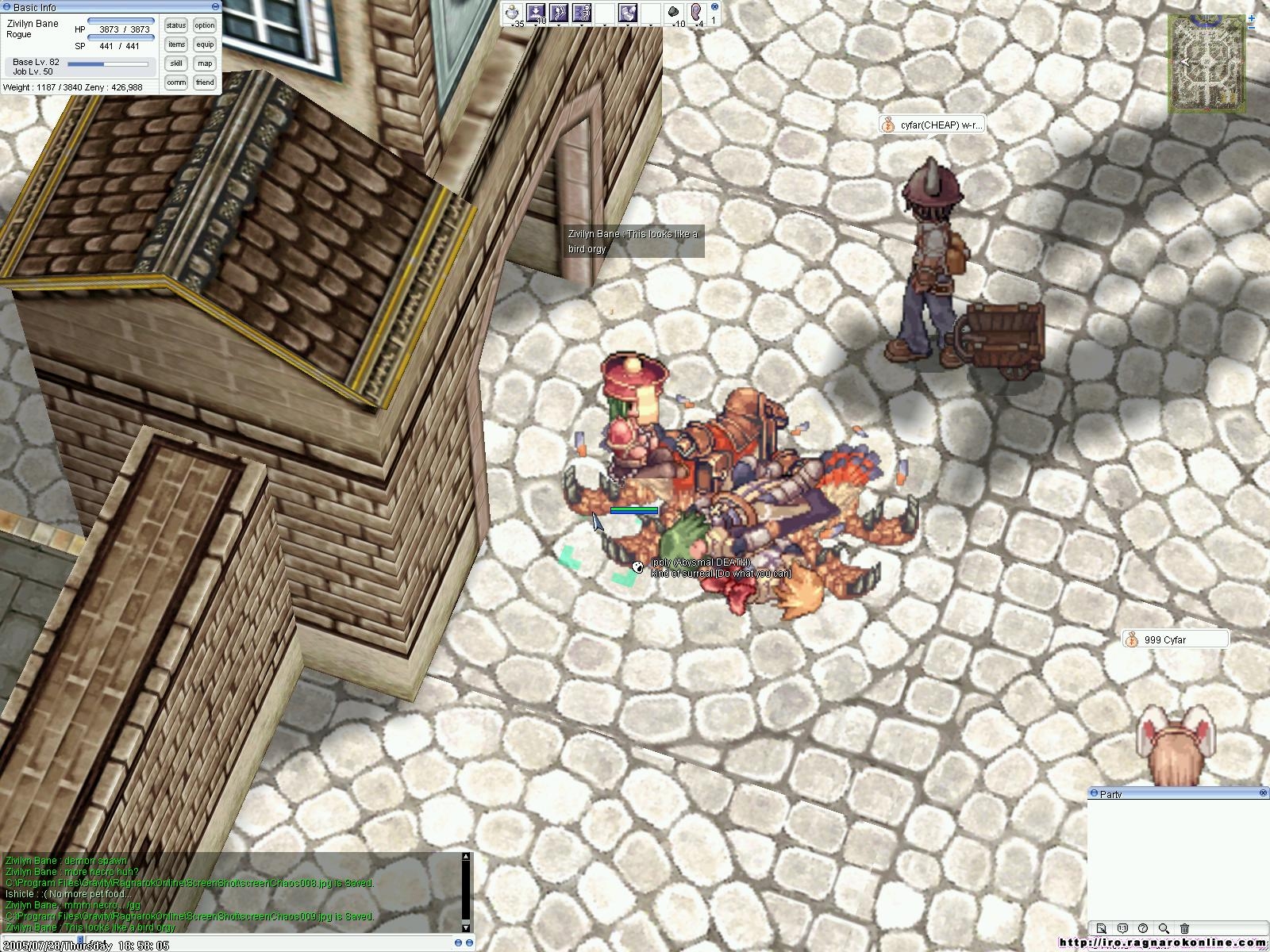
Task: Close the Party window
Action: [1263, 793]
